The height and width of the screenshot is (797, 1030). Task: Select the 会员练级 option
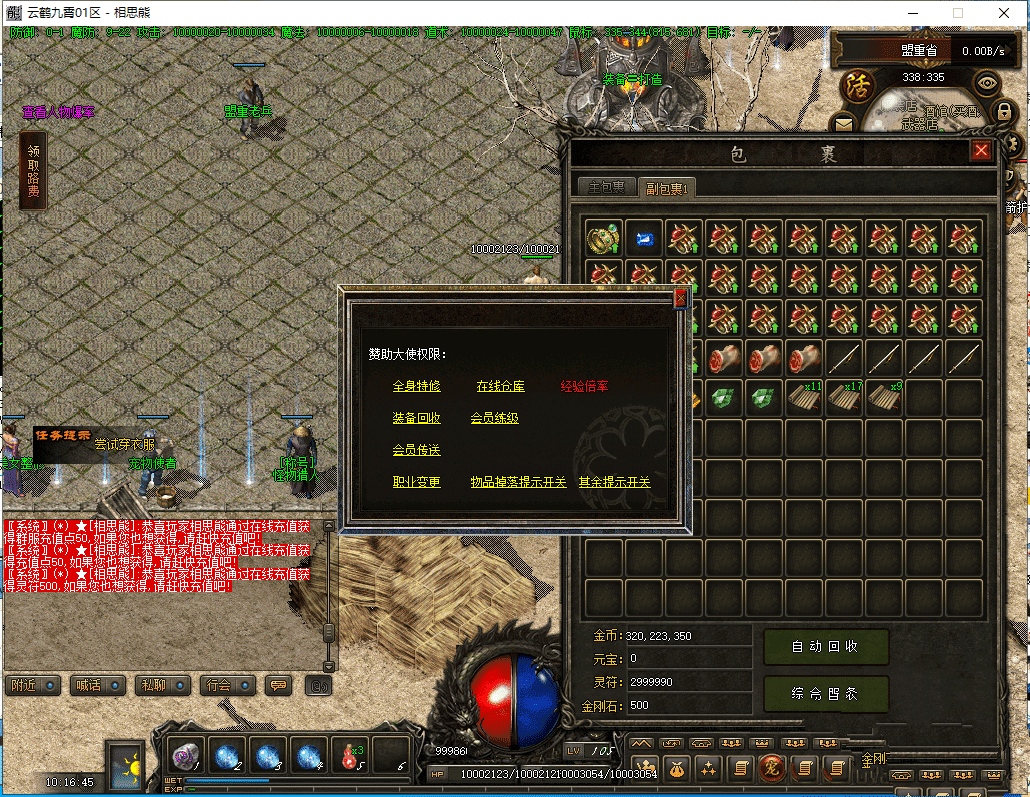pos(494,418)
